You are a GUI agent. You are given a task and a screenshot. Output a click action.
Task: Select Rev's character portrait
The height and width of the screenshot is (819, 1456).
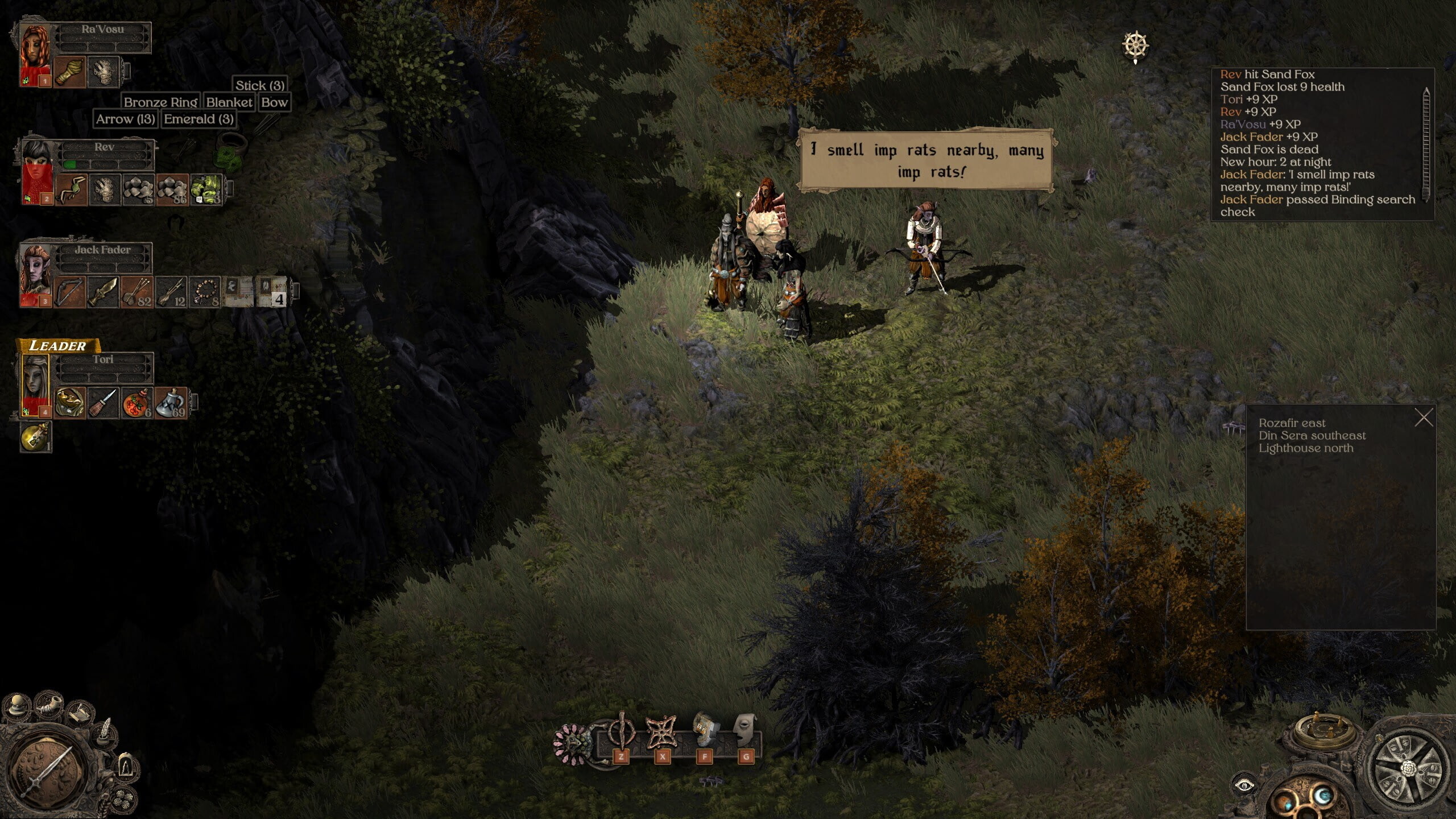pos(36,169)
